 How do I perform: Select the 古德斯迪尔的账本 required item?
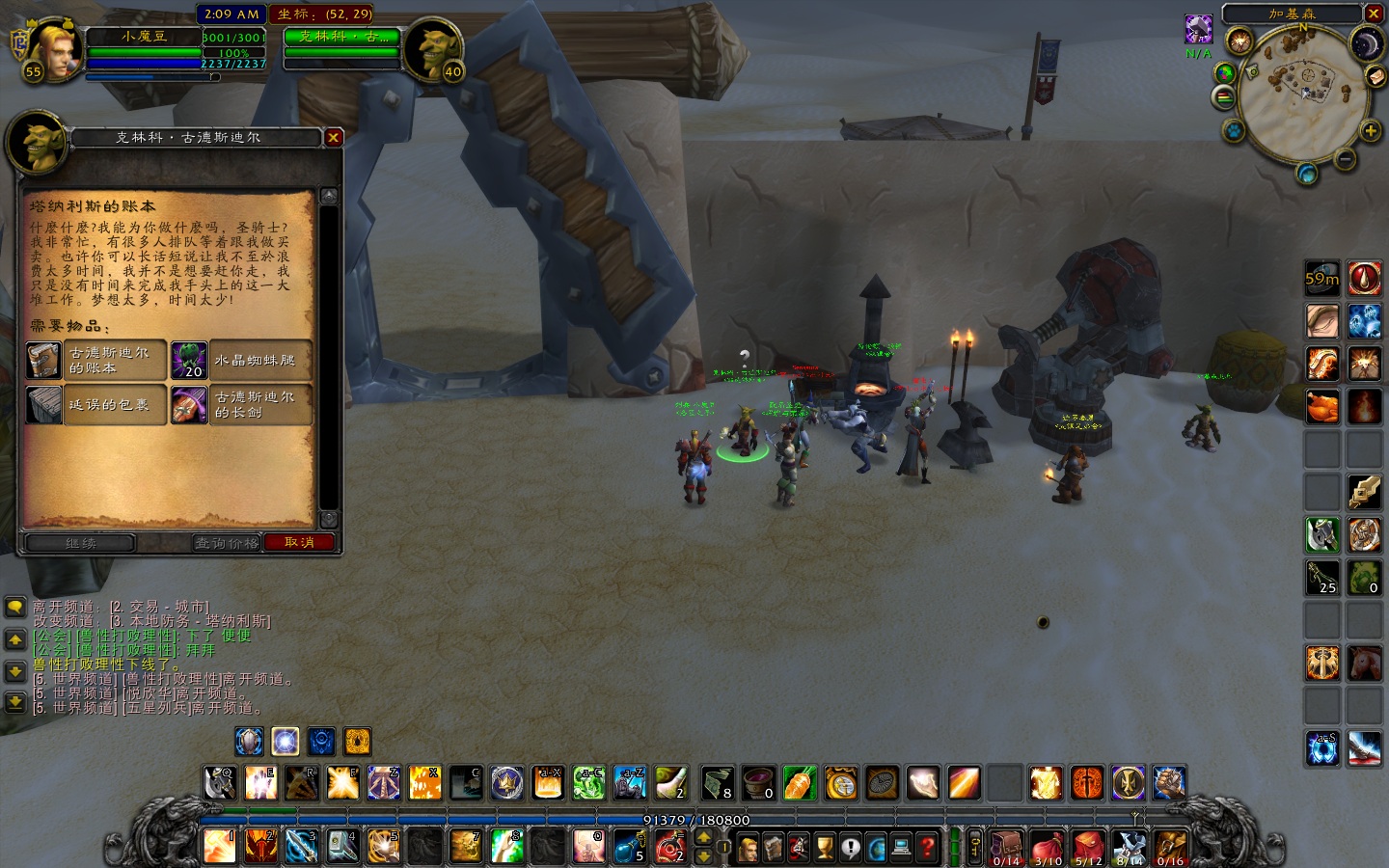click(x=95, y=361)
